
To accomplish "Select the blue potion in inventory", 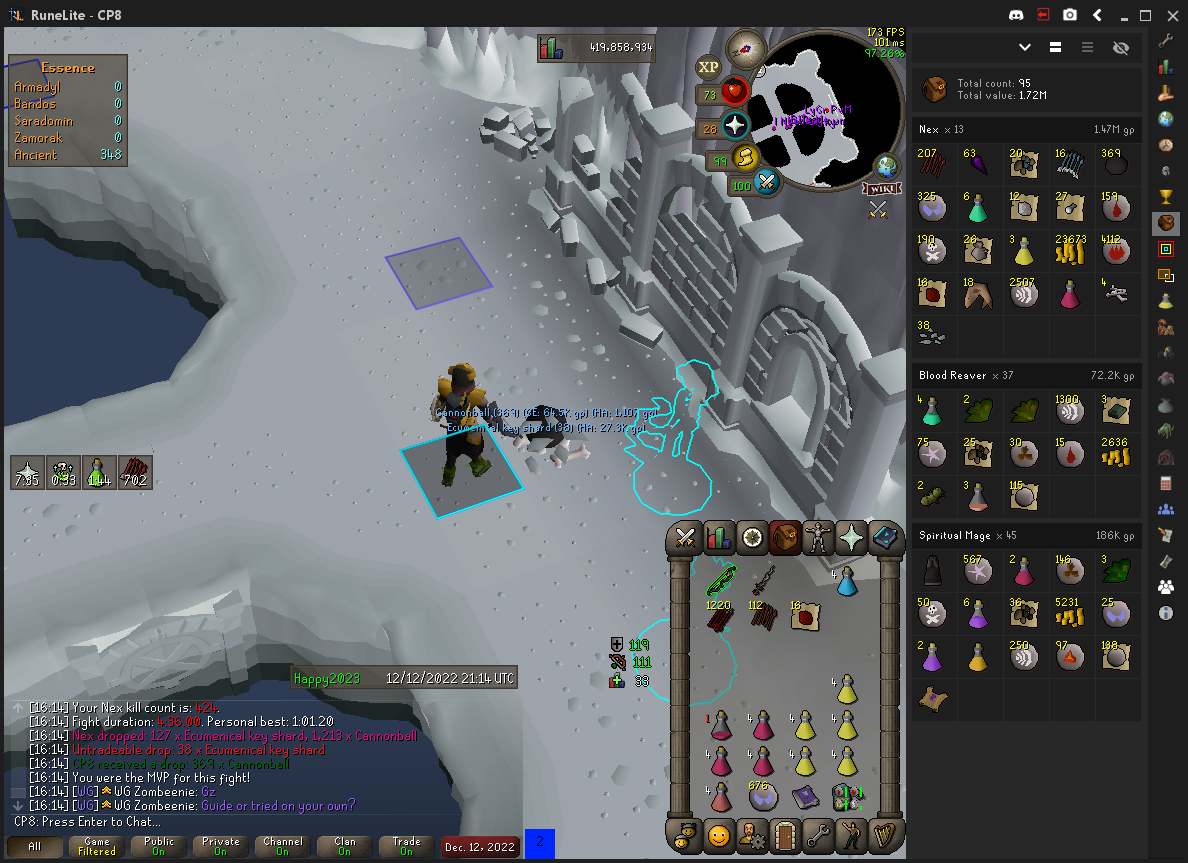I will 846,581.
